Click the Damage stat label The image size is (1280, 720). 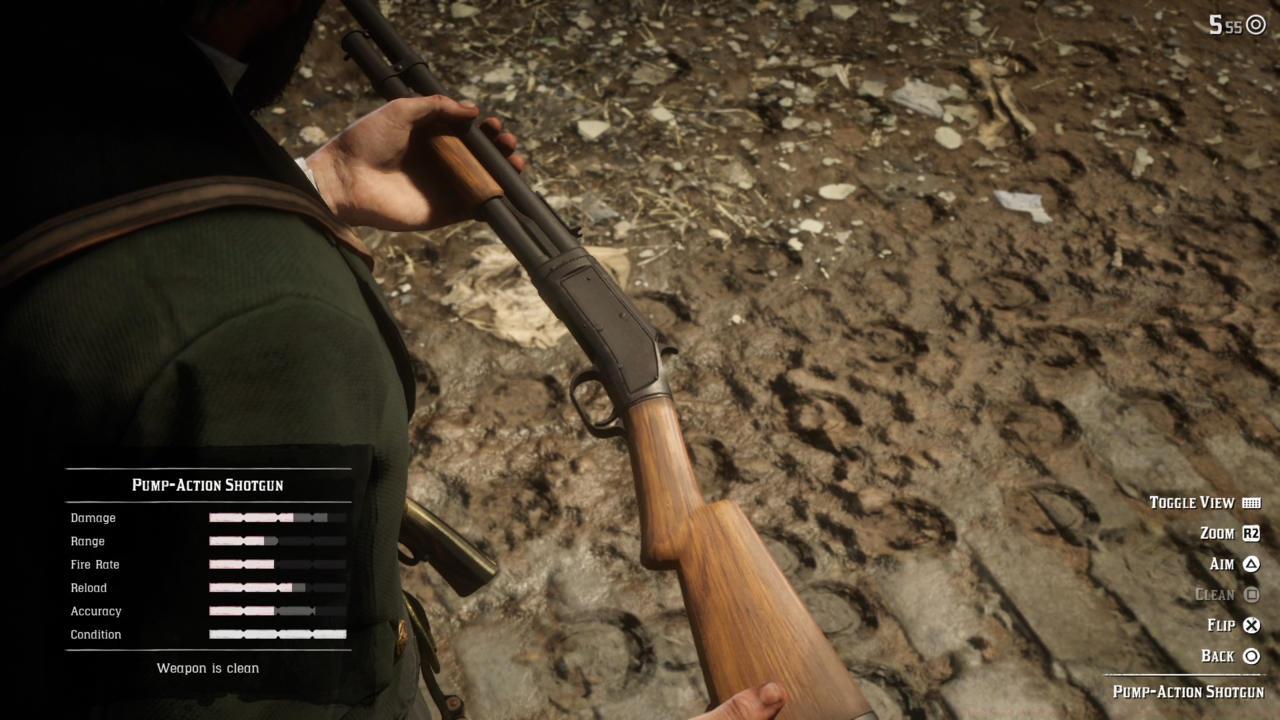coord(93,518)
